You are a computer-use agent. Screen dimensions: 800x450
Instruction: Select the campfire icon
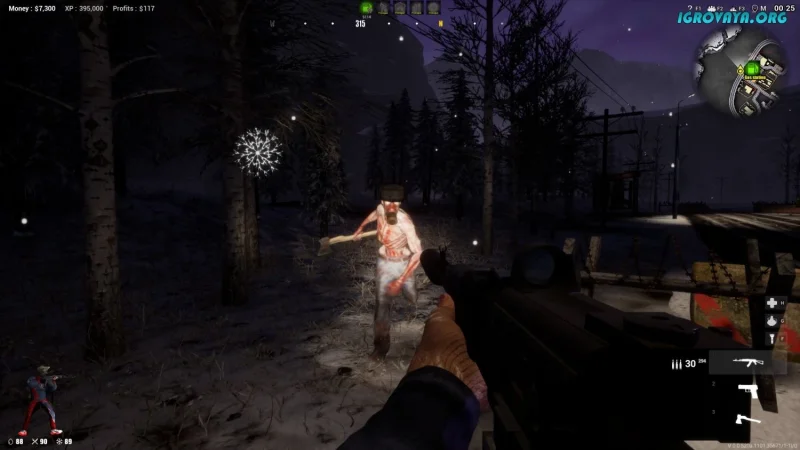click(771, 321)
